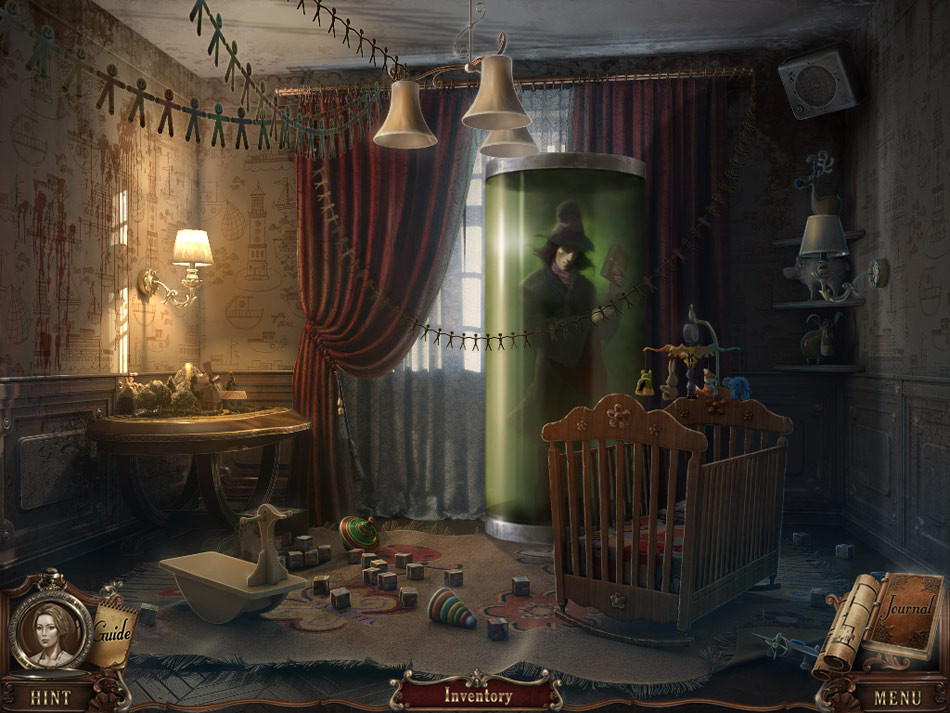The image size is (950, 713).
Task: Select the woman's portrait medallion
Action: click(x=51, y=628)
